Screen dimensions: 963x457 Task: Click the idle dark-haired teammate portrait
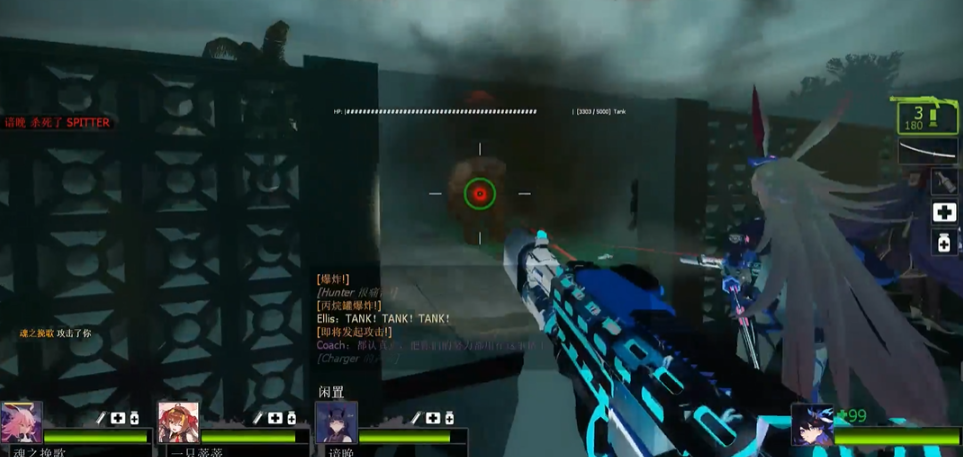(336, 422)
